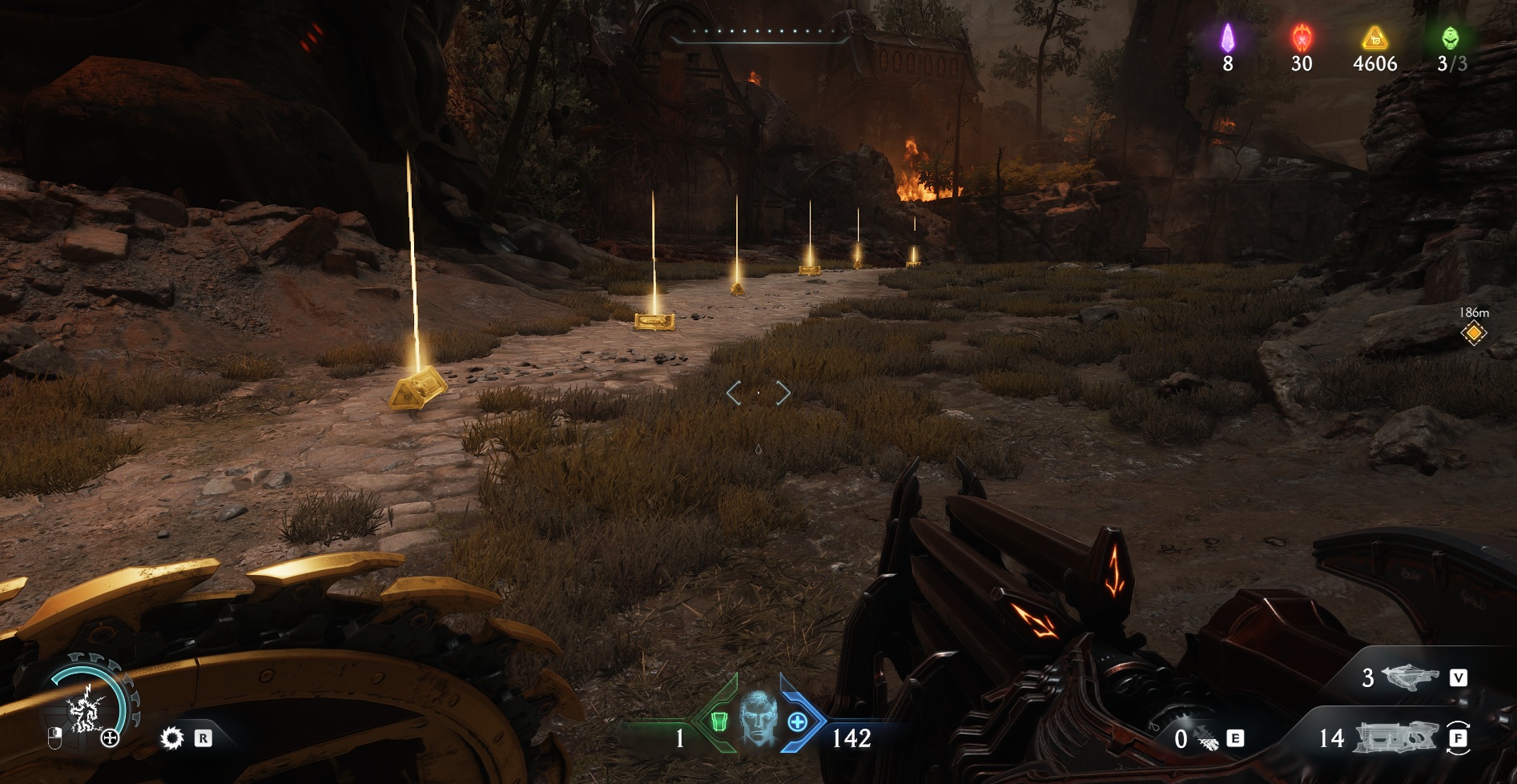Select the green life sigil skull icon
The image size is (1517, 784).
[1450, 38]
